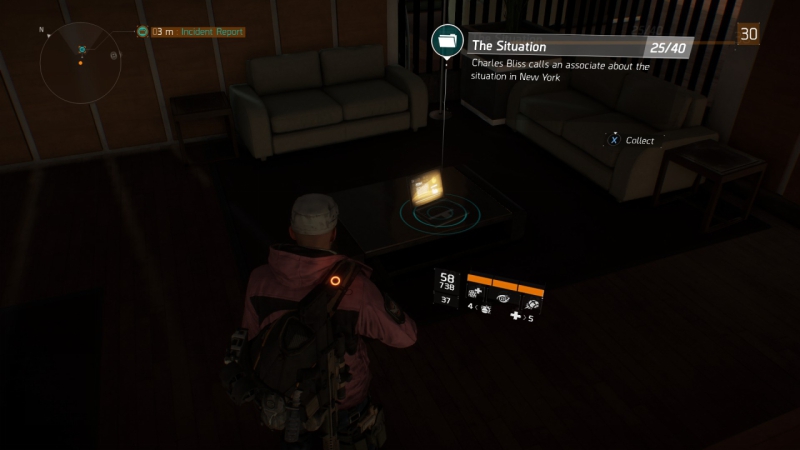Click The Situation folder icon

[447, 41]
